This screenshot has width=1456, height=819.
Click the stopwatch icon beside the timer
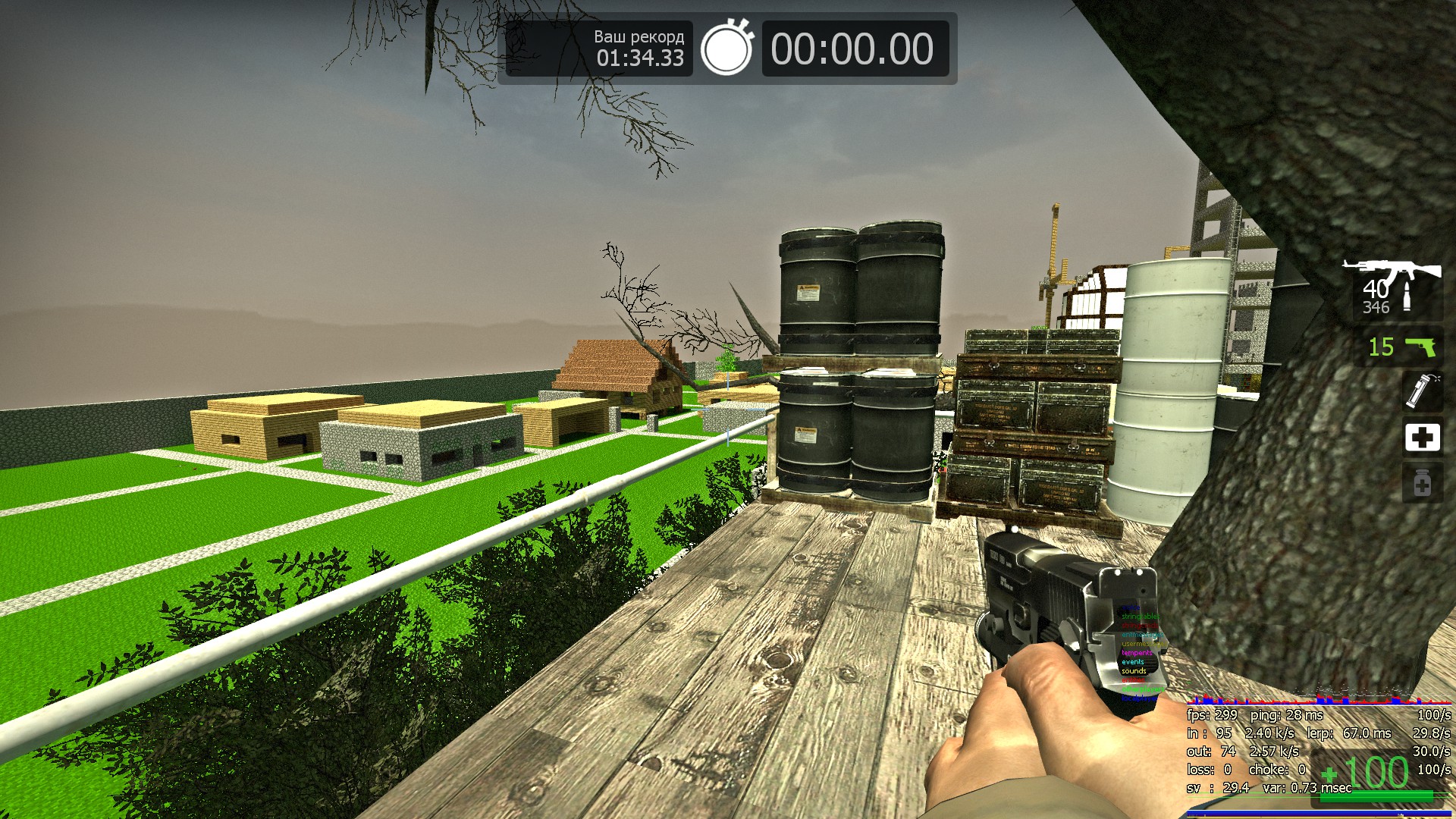pyautogui.click(x=726, y=49)
